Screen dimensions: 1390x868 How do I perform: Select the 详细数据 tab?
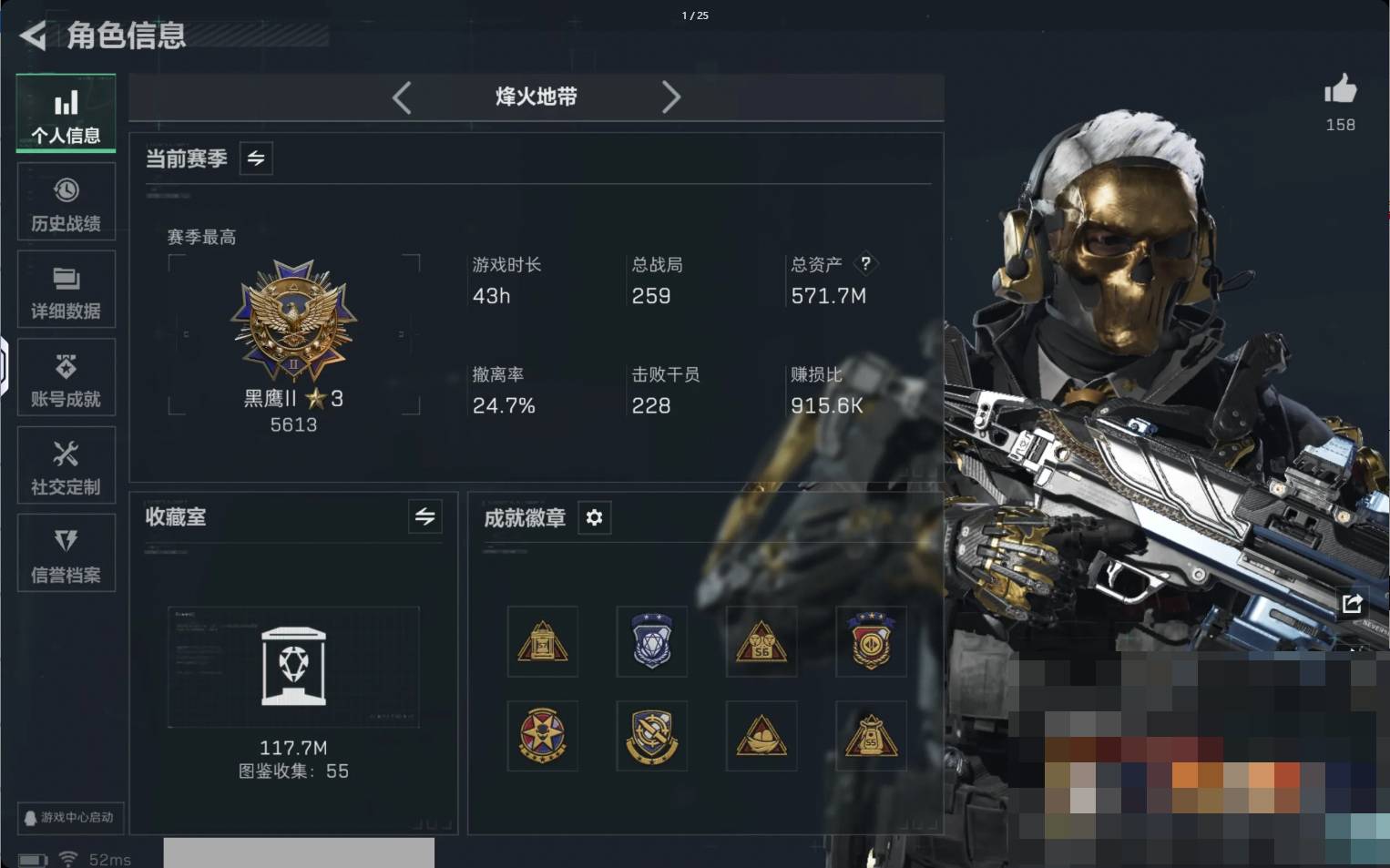[66, 289]
